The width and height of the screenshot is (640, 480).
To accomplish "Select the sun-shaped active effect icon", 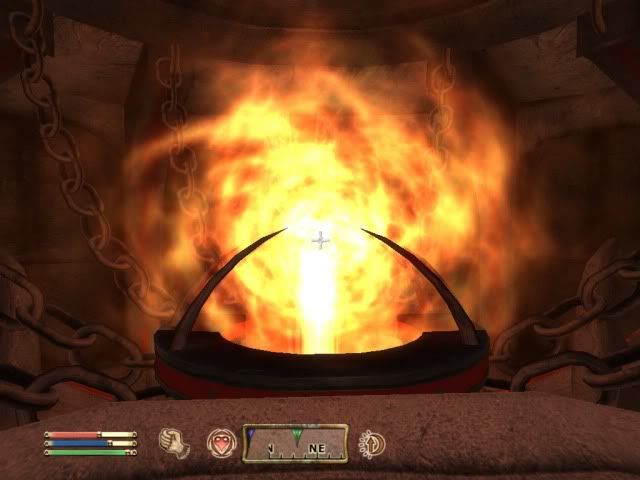I will point(371,442).
